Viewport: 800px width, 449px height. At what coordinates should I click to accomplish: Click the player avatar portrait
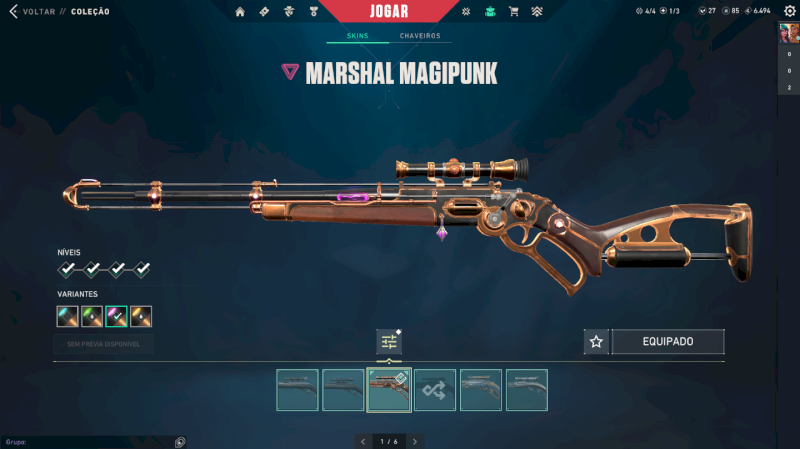tap(788, 32)
